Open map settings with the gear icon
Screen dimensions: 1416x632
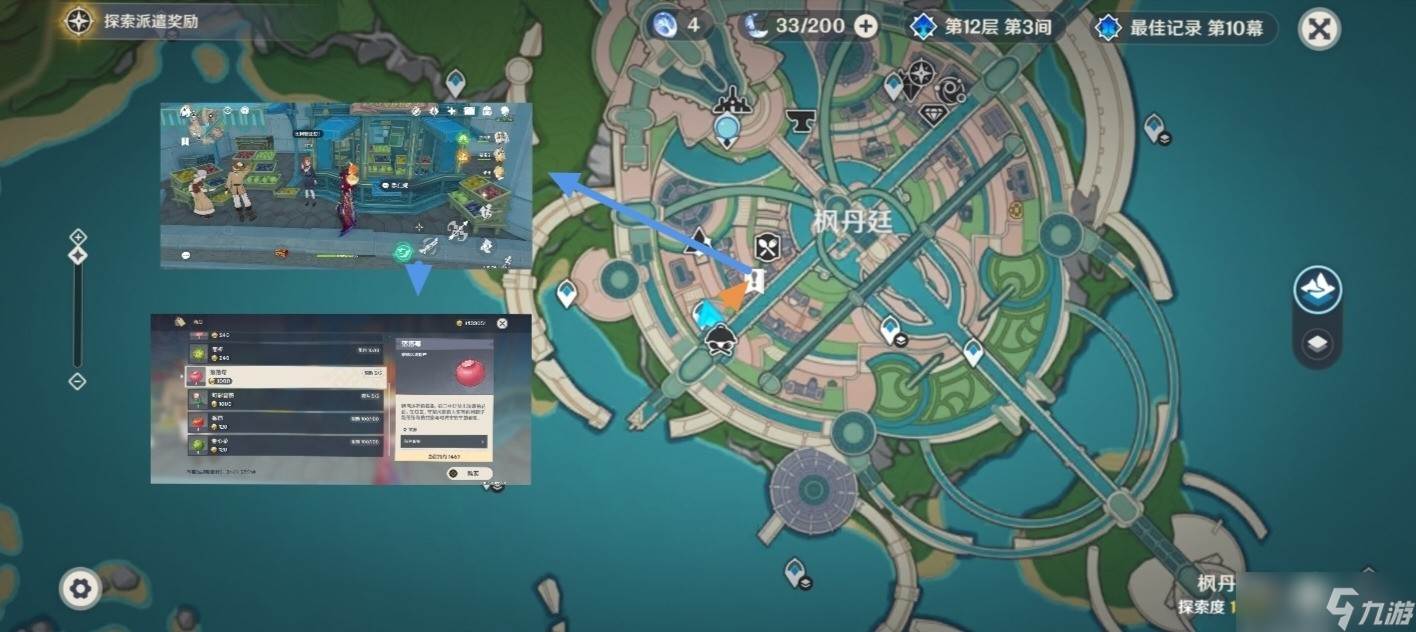click(80, 589)
